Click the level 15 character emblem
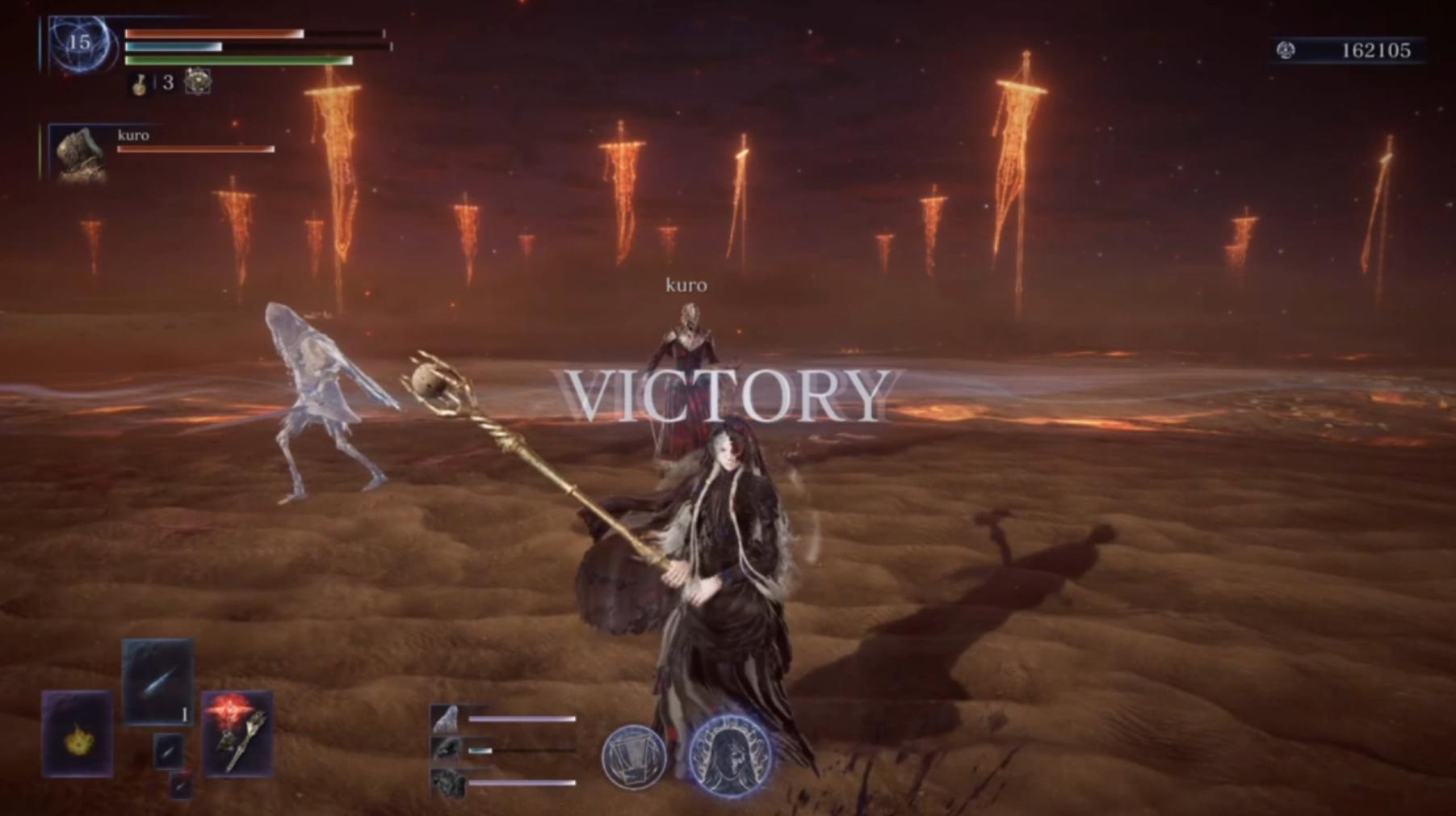This screenshot has width=1456, height=816. click(x=79, y=44)
